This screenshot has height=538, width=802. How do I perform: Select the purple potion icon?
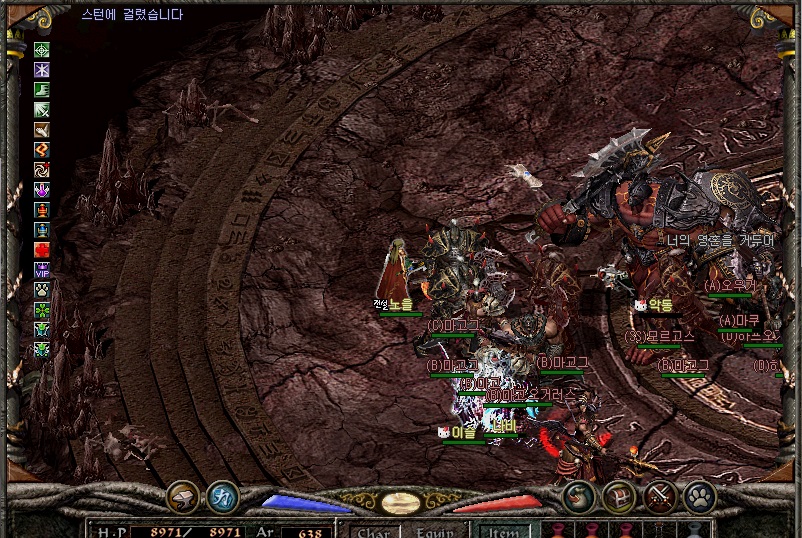point(42,190)
